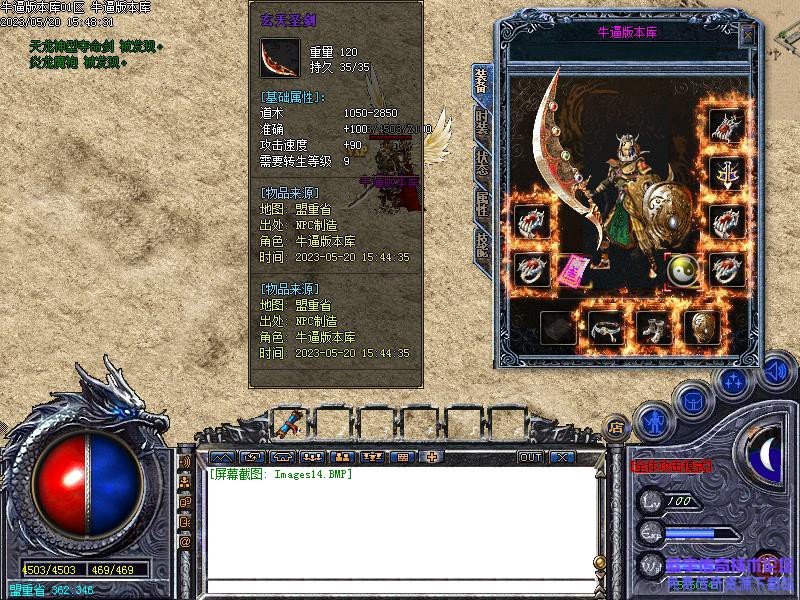800x600 pixels.
Task: Open the bag with the box icon
Action: click(693, 402)
